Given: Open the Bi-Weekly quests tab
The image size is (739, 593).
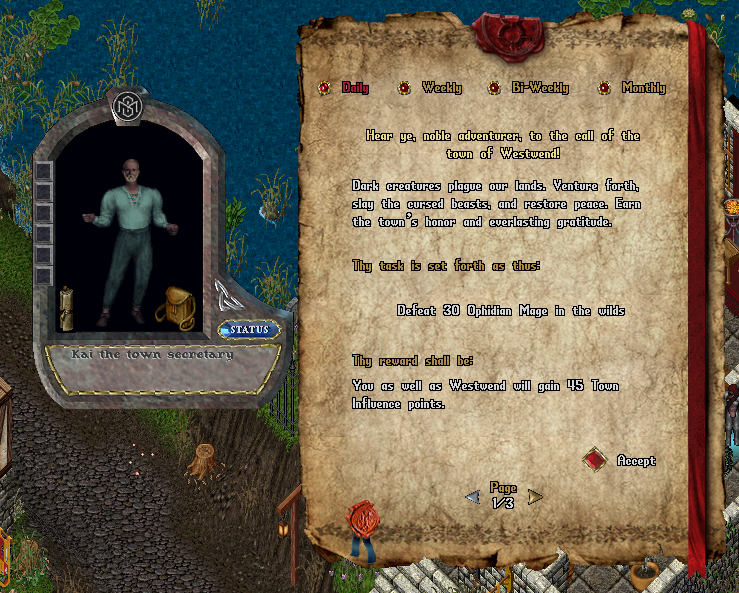Looking at the screenshot, I should pos(494,88).
